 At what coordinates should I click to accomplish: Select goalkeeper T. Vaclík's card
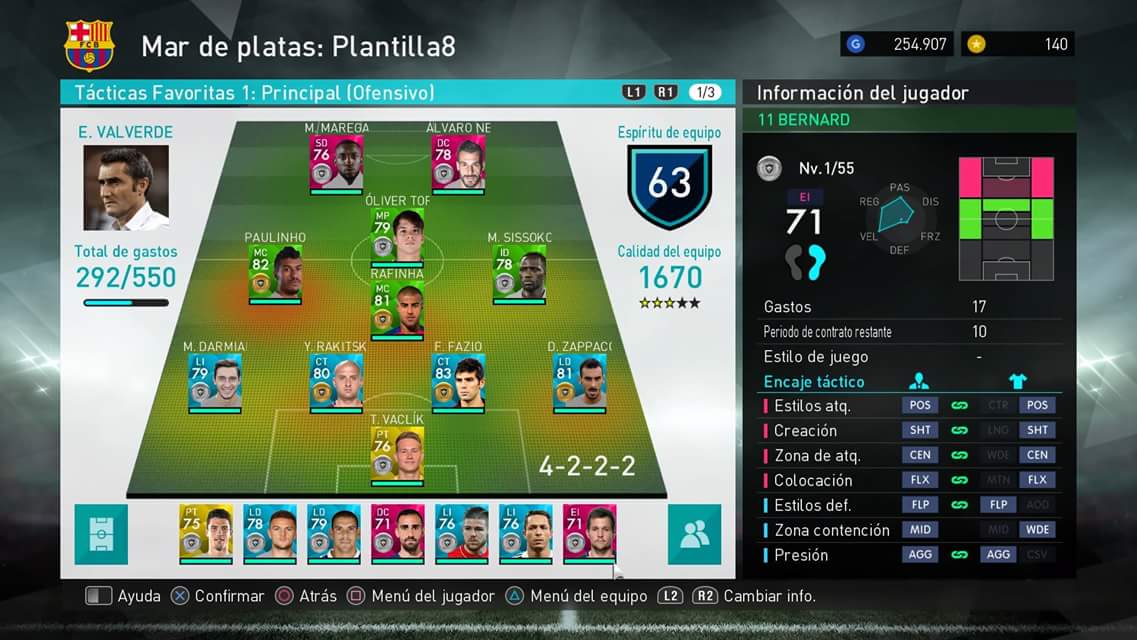397,454
